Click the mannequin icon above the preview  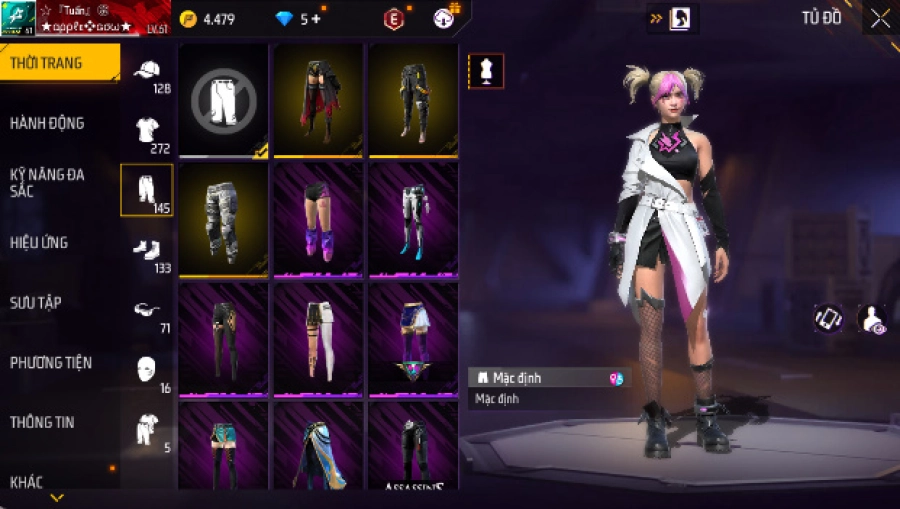tap(486, 71)
